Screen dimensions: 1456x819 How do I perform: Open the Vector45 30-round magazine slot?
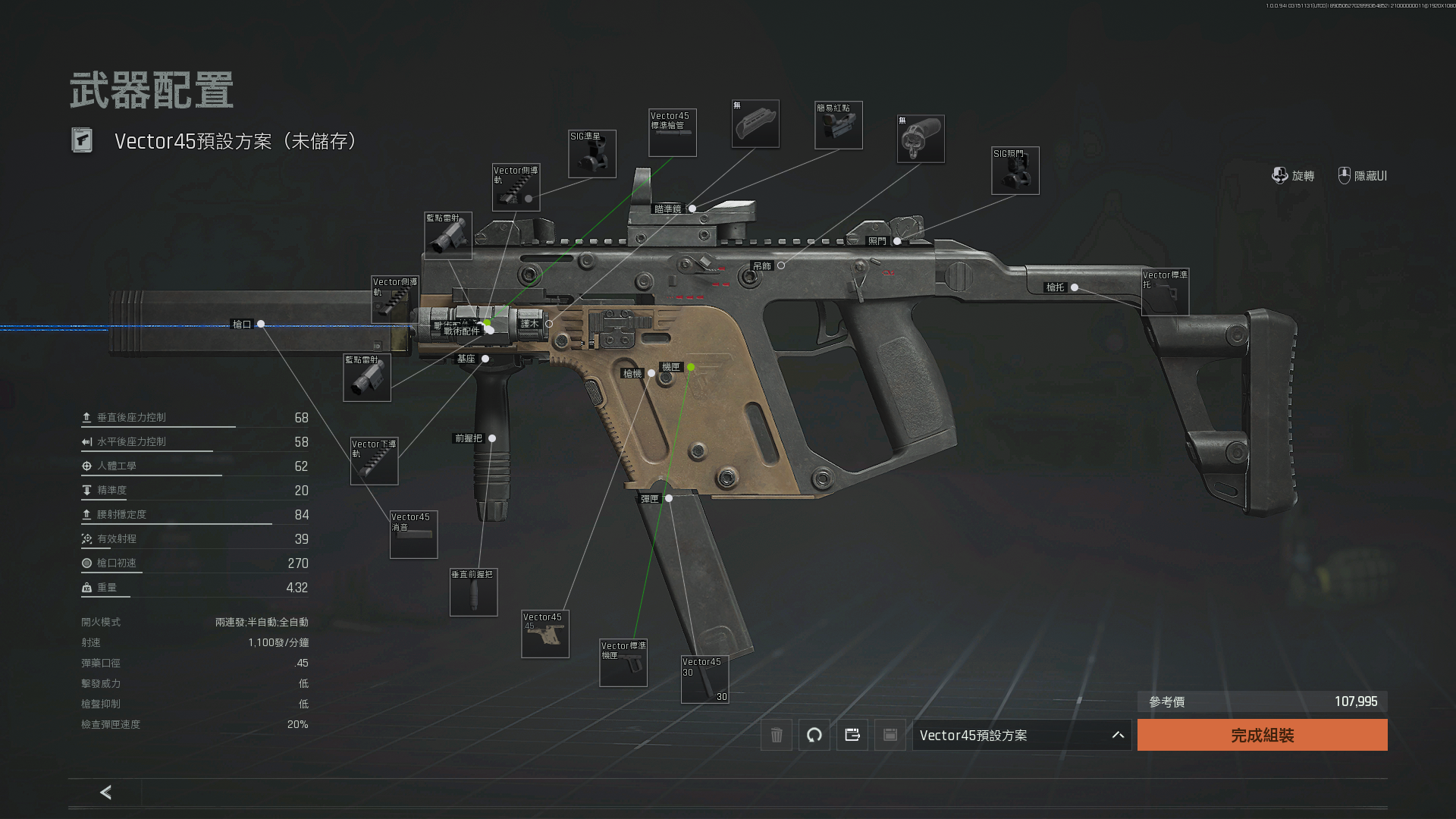coord(704,679)
